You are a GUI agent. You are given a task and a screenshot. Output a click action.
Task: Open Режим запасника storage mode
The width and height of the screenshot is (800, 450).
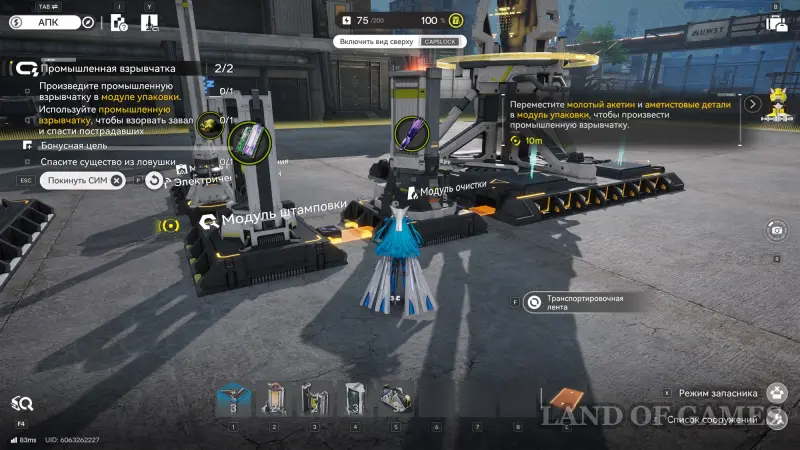(776, 393)
